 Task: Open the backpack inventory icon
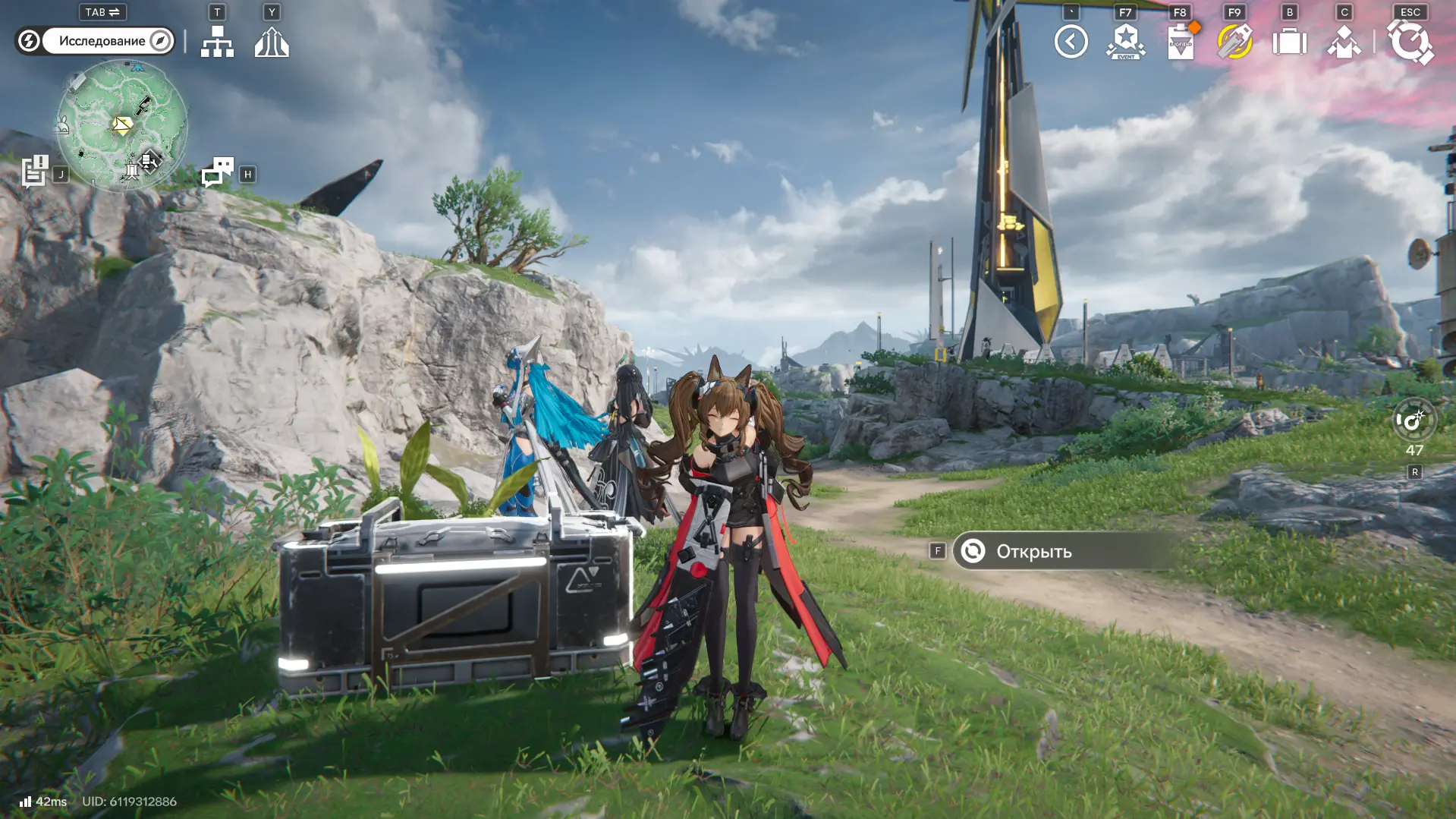click(x=1289, y=42)
